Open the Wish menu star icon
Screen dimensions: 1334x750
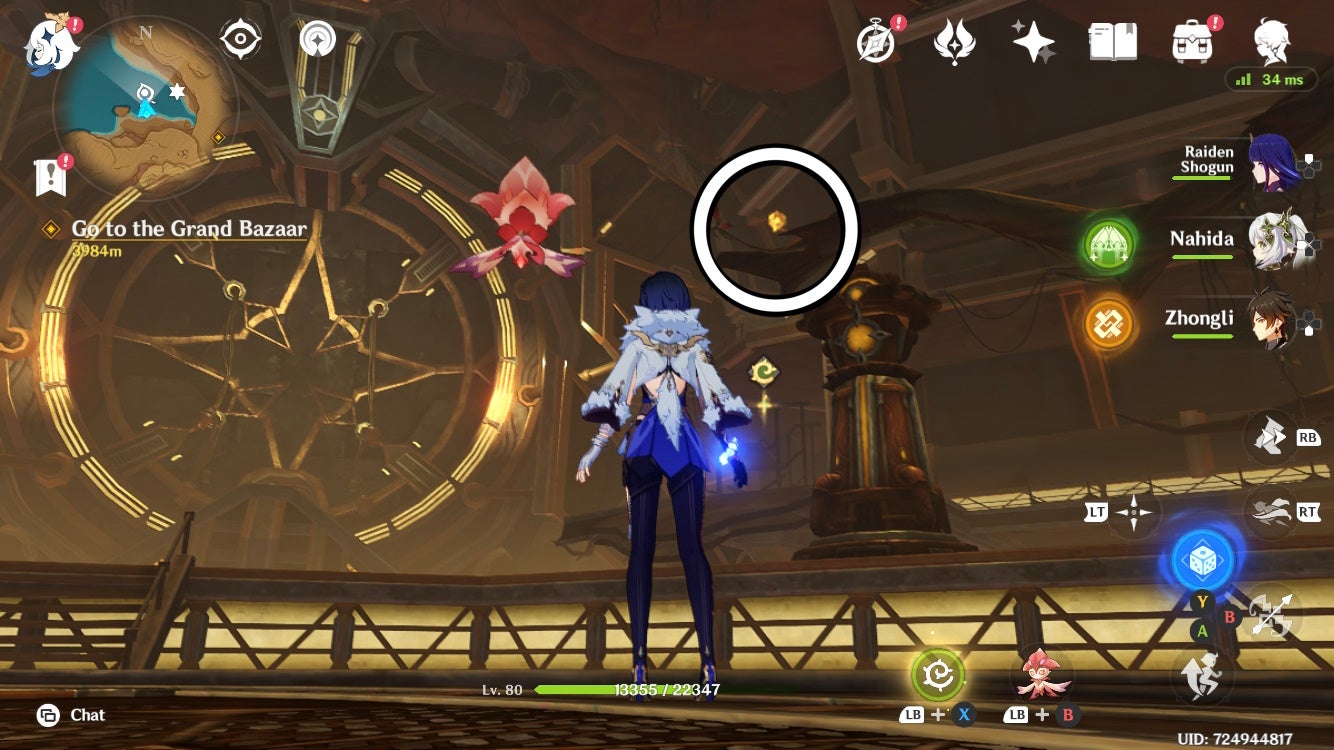point(1034,42)
